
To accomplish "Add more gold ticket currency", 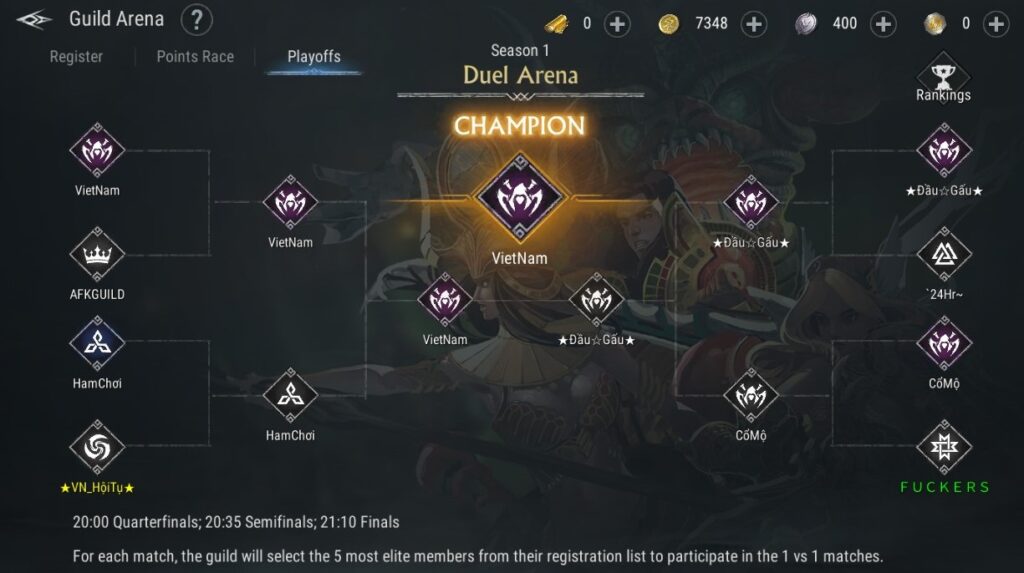I will 618,24.
